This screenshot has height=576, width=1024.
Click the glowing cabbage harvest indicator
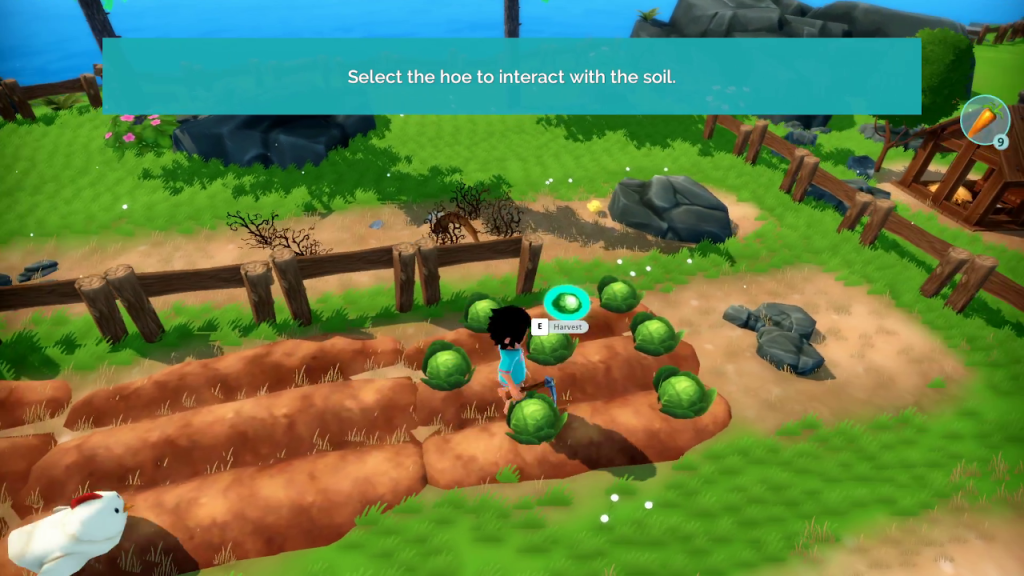point(567,301)
